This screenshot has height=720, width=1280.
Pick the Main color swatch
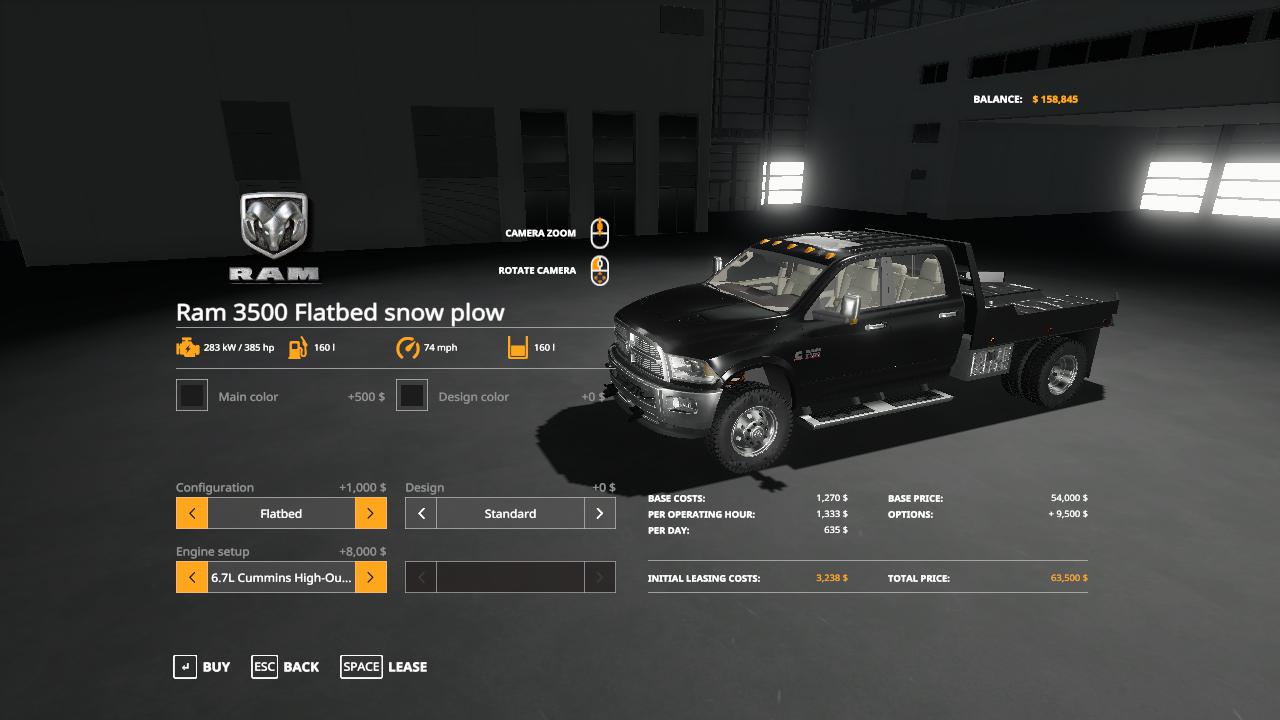(192, 396)
